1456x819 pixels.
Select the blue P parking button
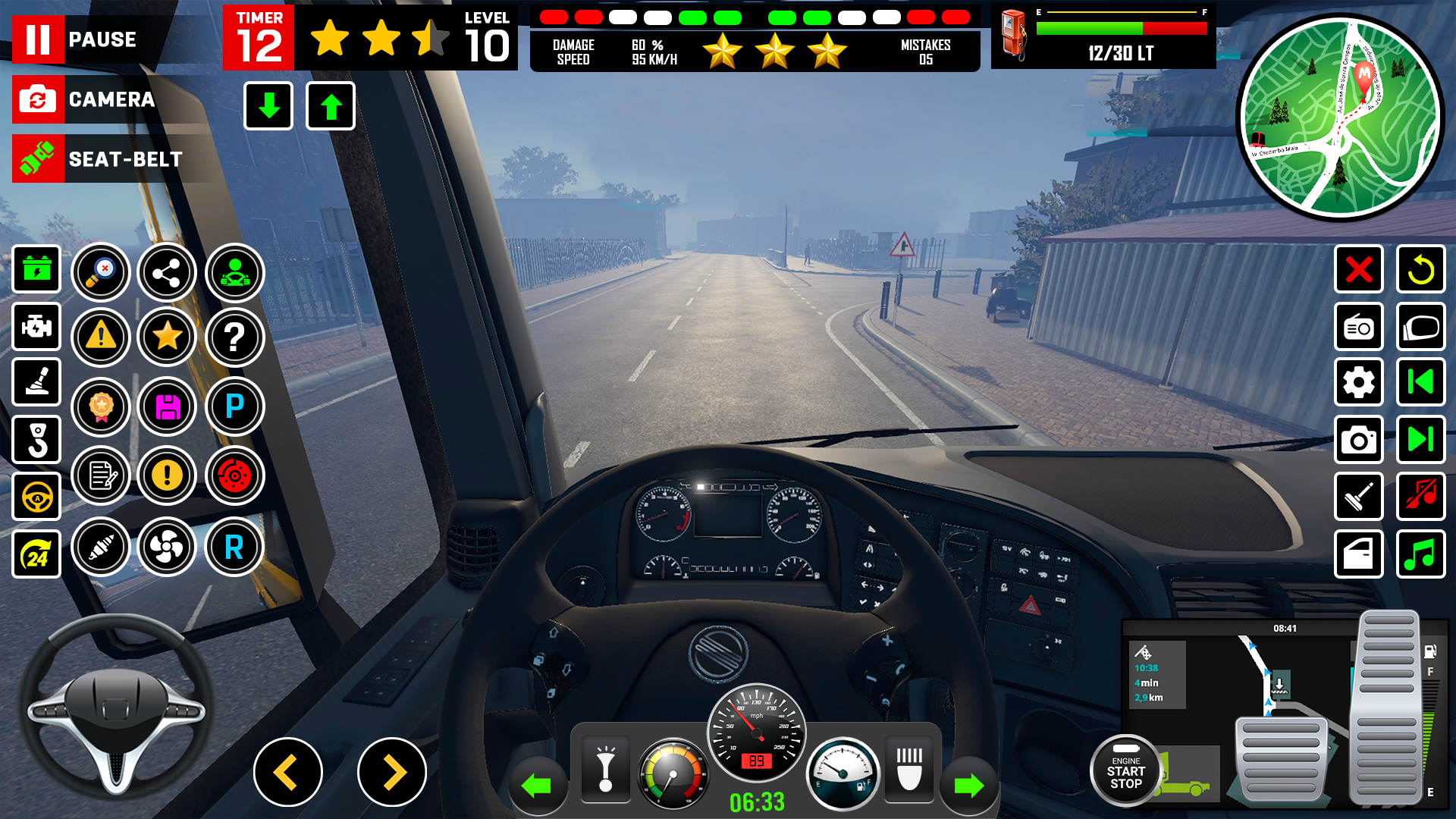(234, 406)
